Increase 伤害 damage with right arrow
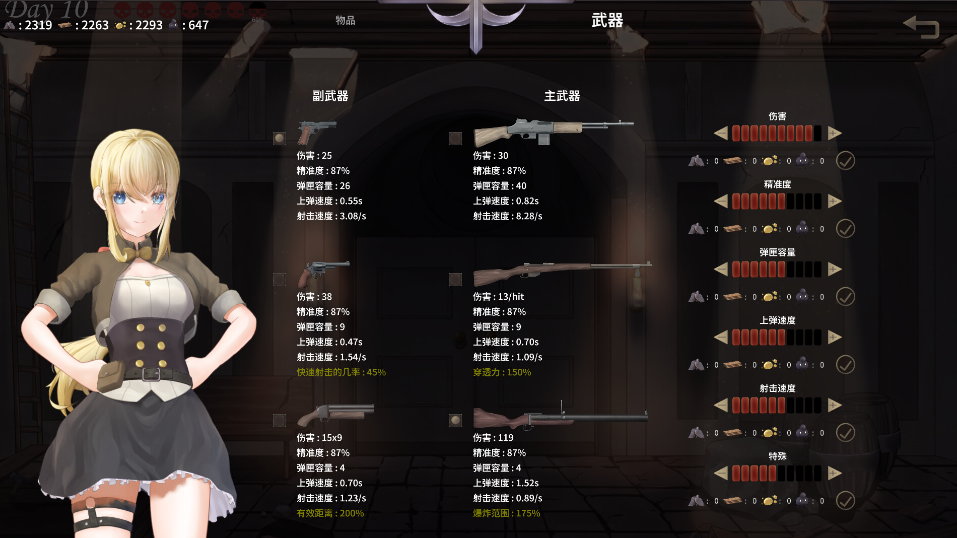Viewport: 957px width, 538px height. pyautogui.click(x=835, y=133)
